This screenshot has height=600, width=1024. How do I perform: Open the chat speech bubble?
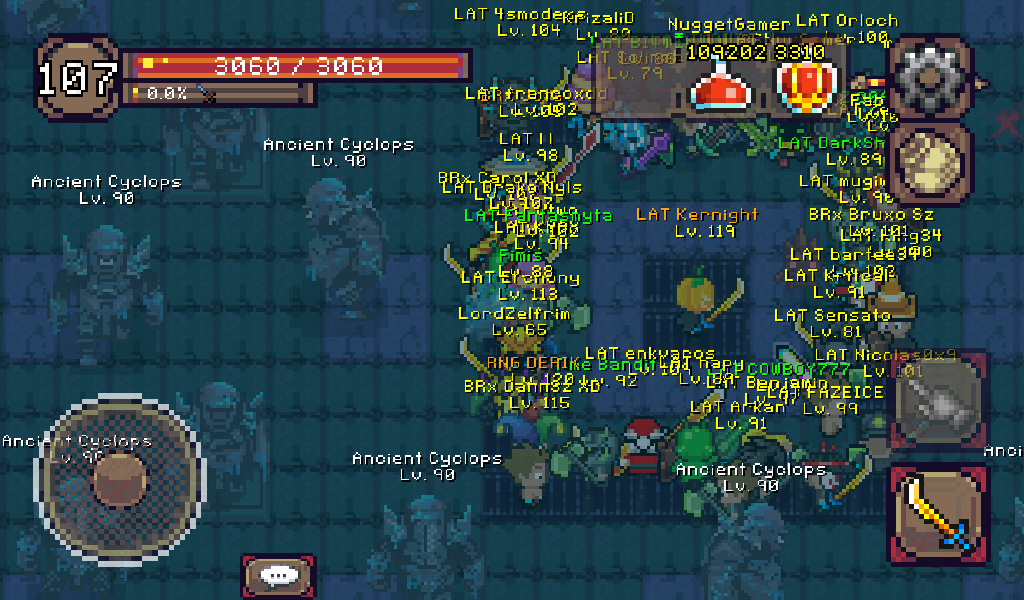[277, 576]
